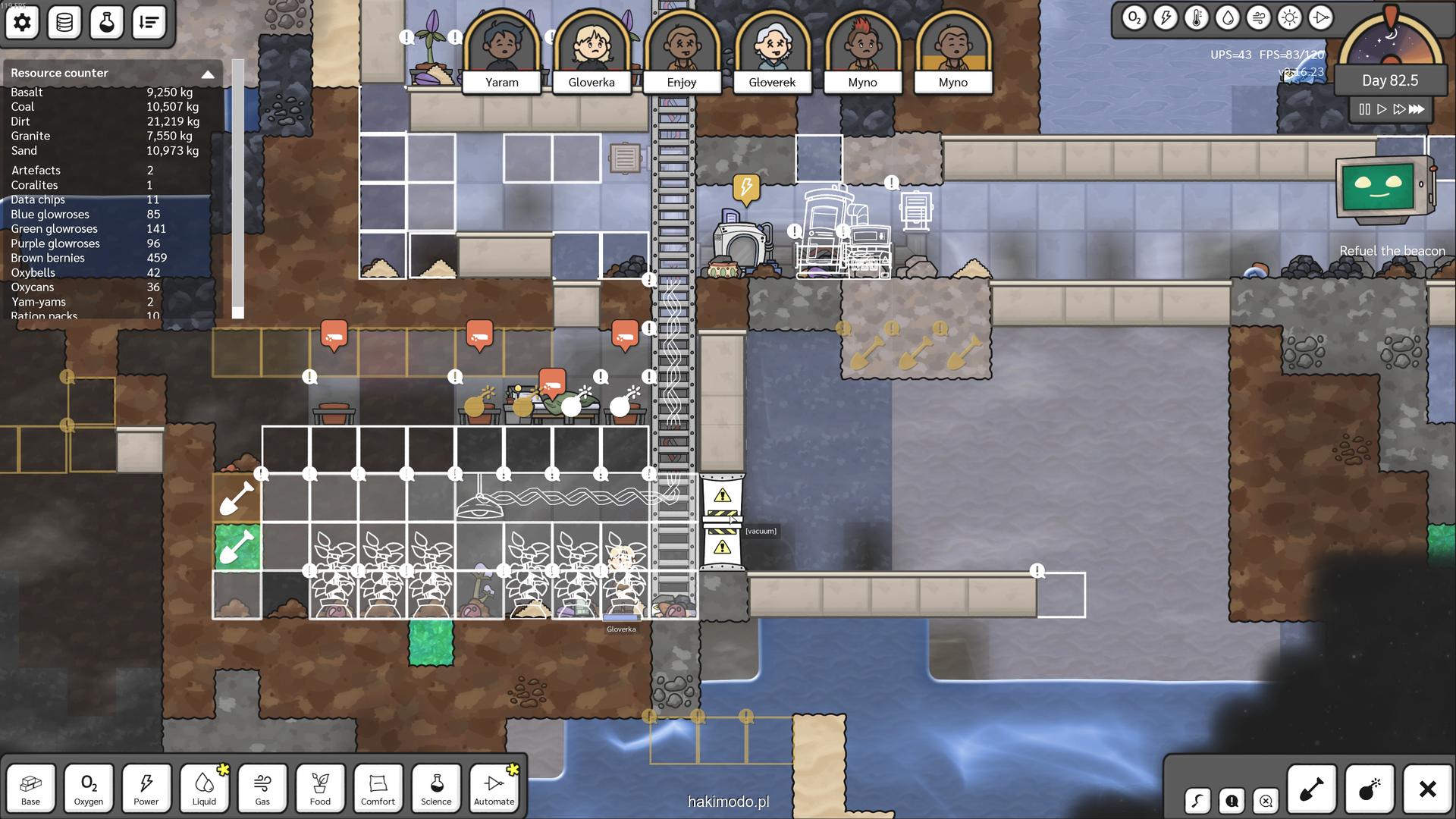Viewport: 1456px width, 819px height.
Task: Open the Liquid build category
Action: 204,788
